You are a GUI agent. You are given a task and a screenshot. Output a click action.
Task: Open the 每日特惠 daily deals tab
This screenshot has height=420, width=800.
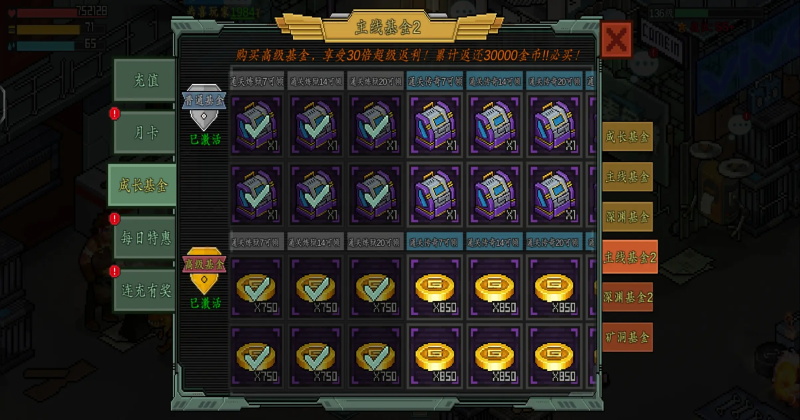144,237
